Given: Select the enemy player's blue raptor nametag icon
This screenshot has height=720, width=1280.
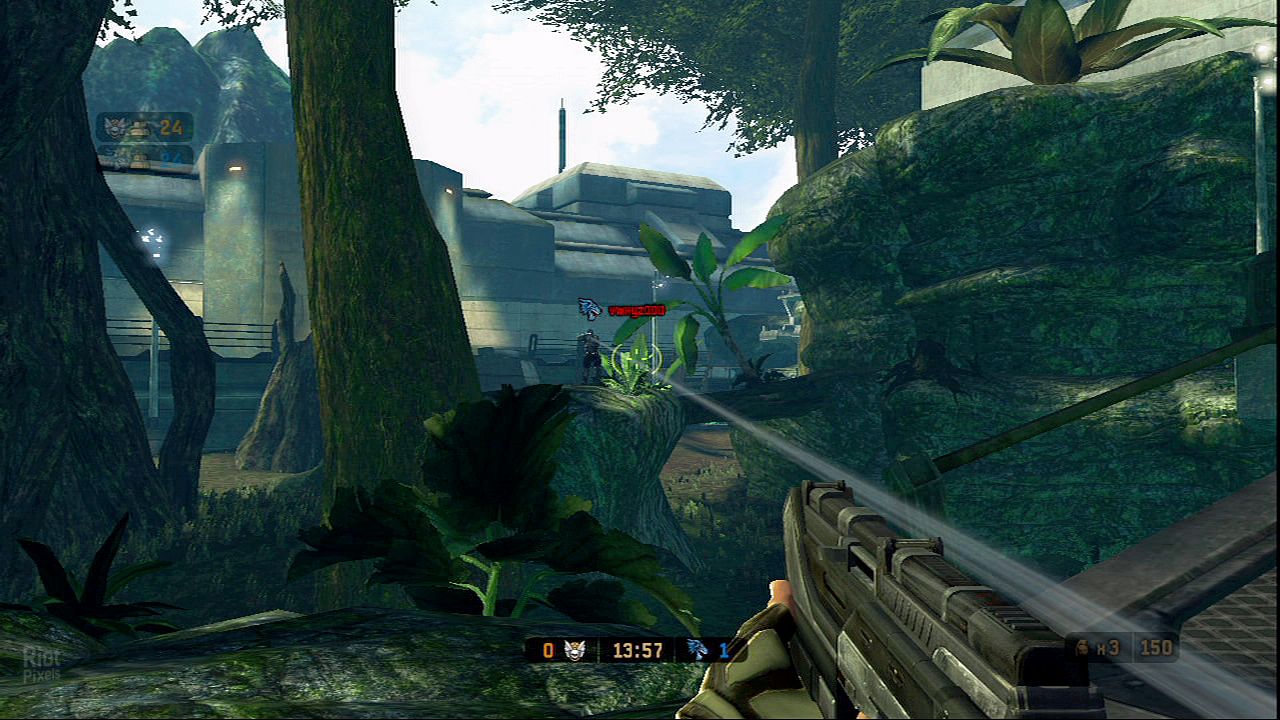Looking at the screenshot, I should (589, 309).
